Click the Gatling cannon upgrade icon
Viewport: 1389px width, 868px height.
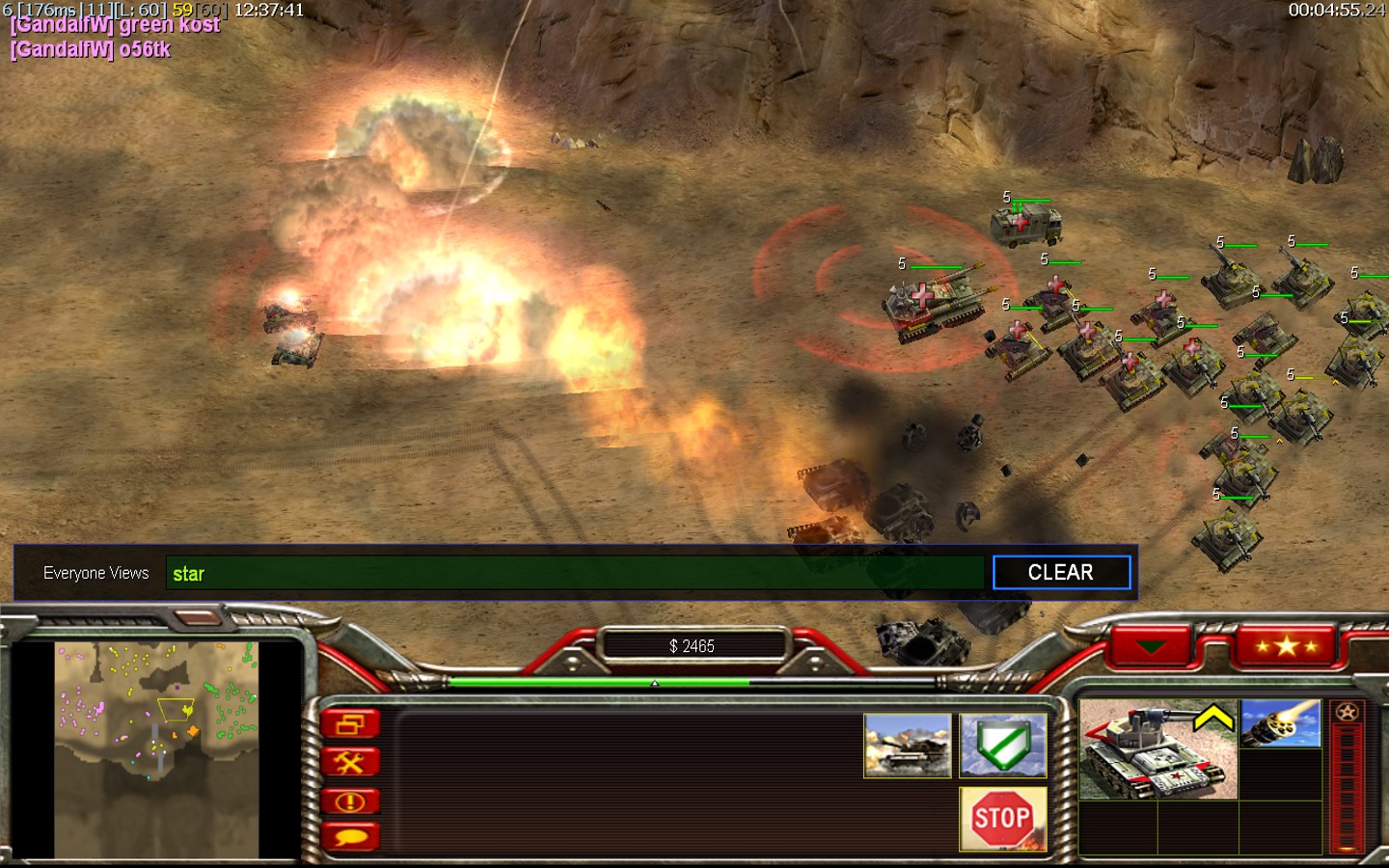pyautogui.click(x=1280, y=724)
